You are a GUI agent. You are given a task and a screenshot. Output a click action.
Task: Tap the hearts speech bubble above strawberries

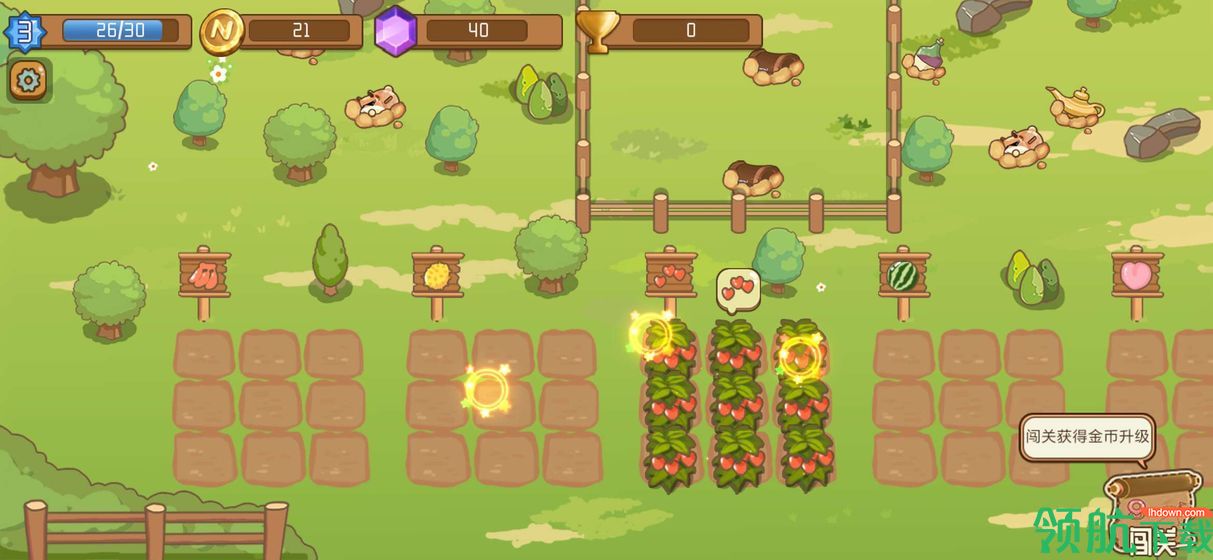(738, 290)
